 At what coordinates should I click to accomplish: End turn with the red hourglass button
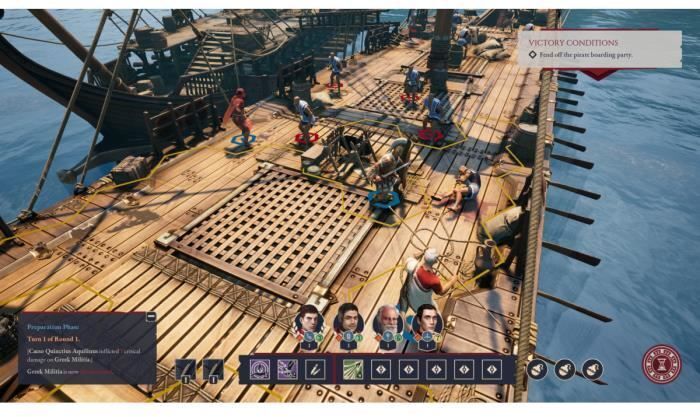(662, 365)
